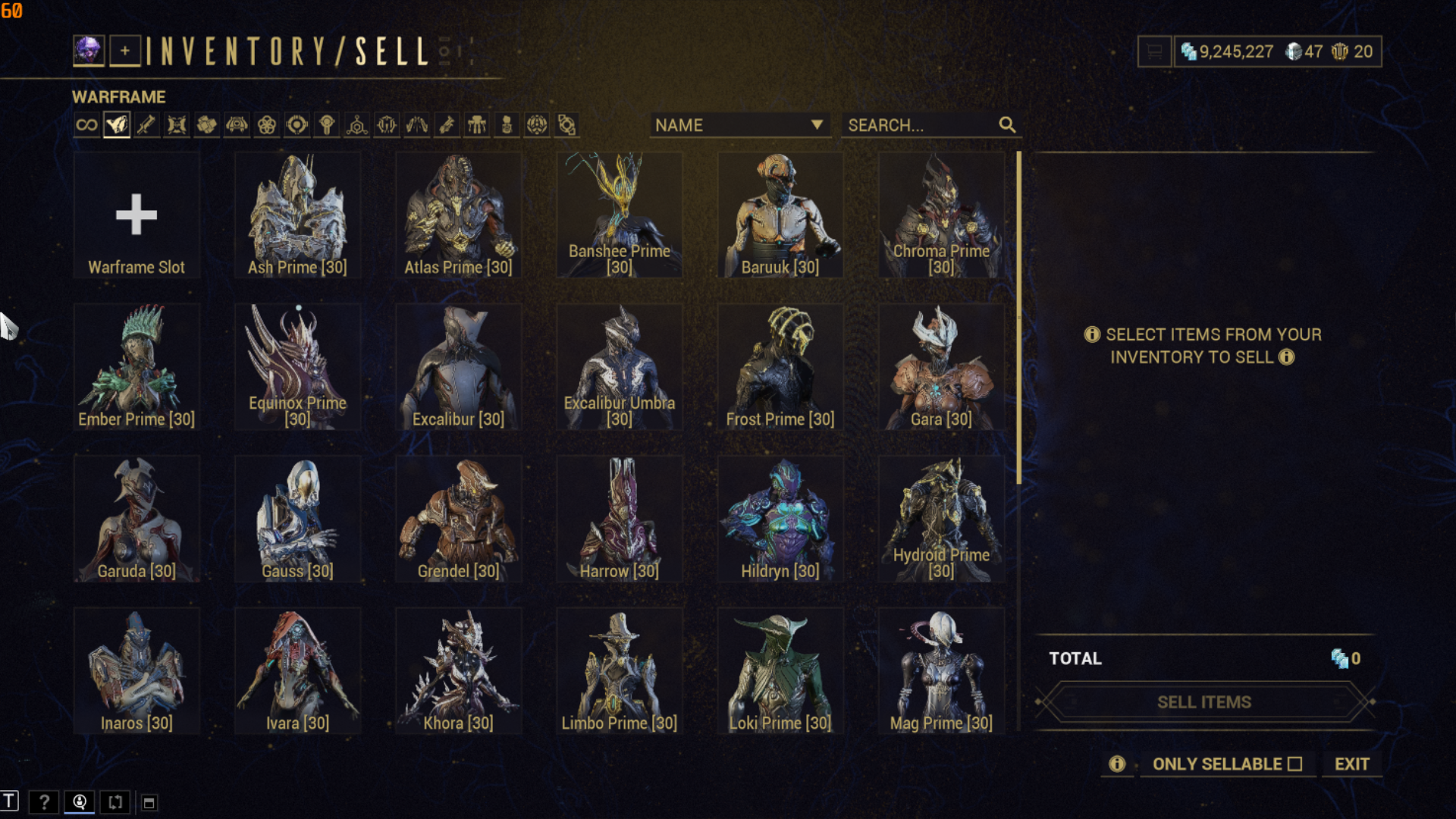Click the EXIT button
Viewport: 1456px width, 819px height.
tap(1351, 764)
